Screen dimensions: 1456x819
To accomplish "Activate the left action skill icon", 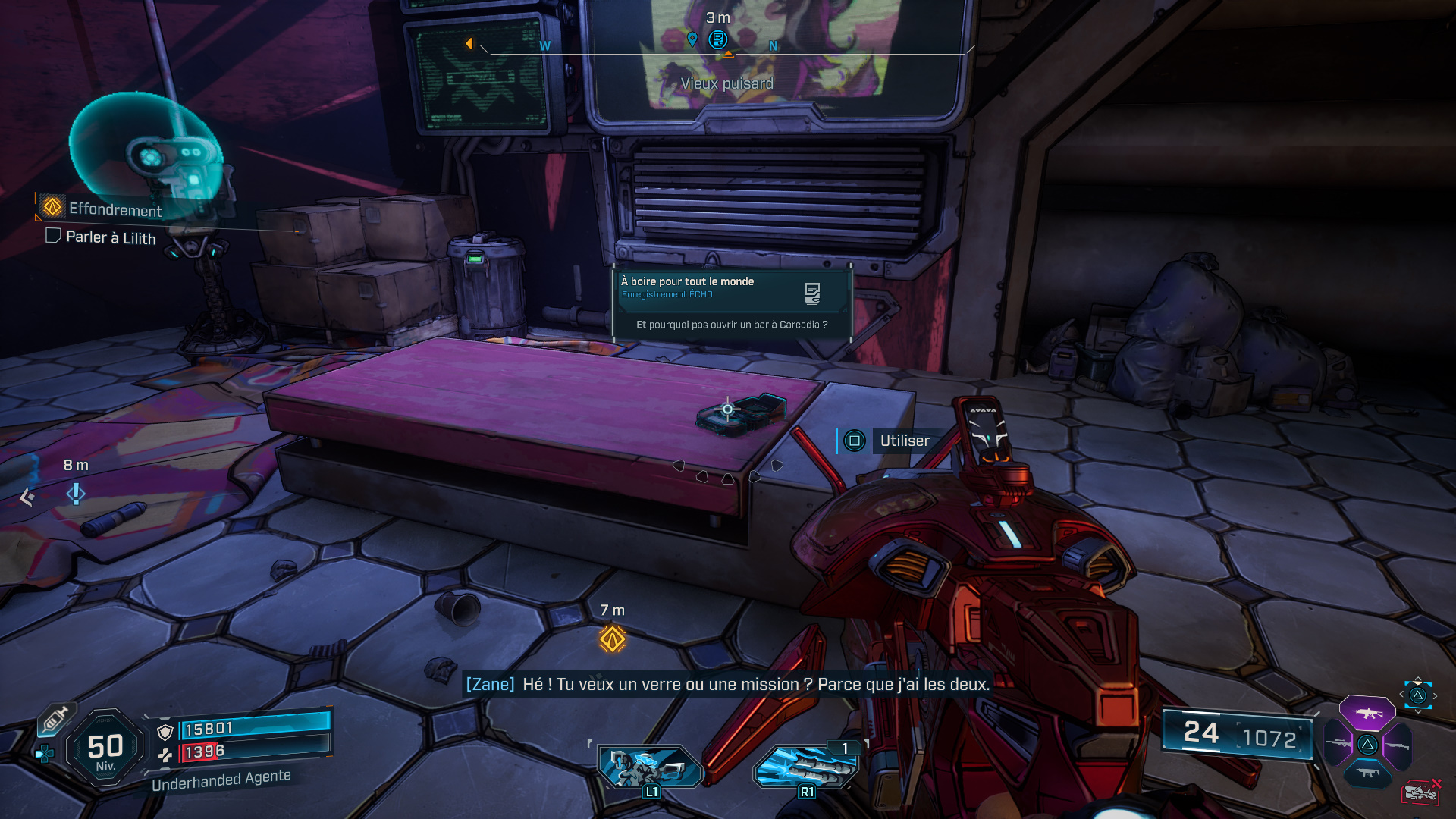I will (x=650, y=767).
